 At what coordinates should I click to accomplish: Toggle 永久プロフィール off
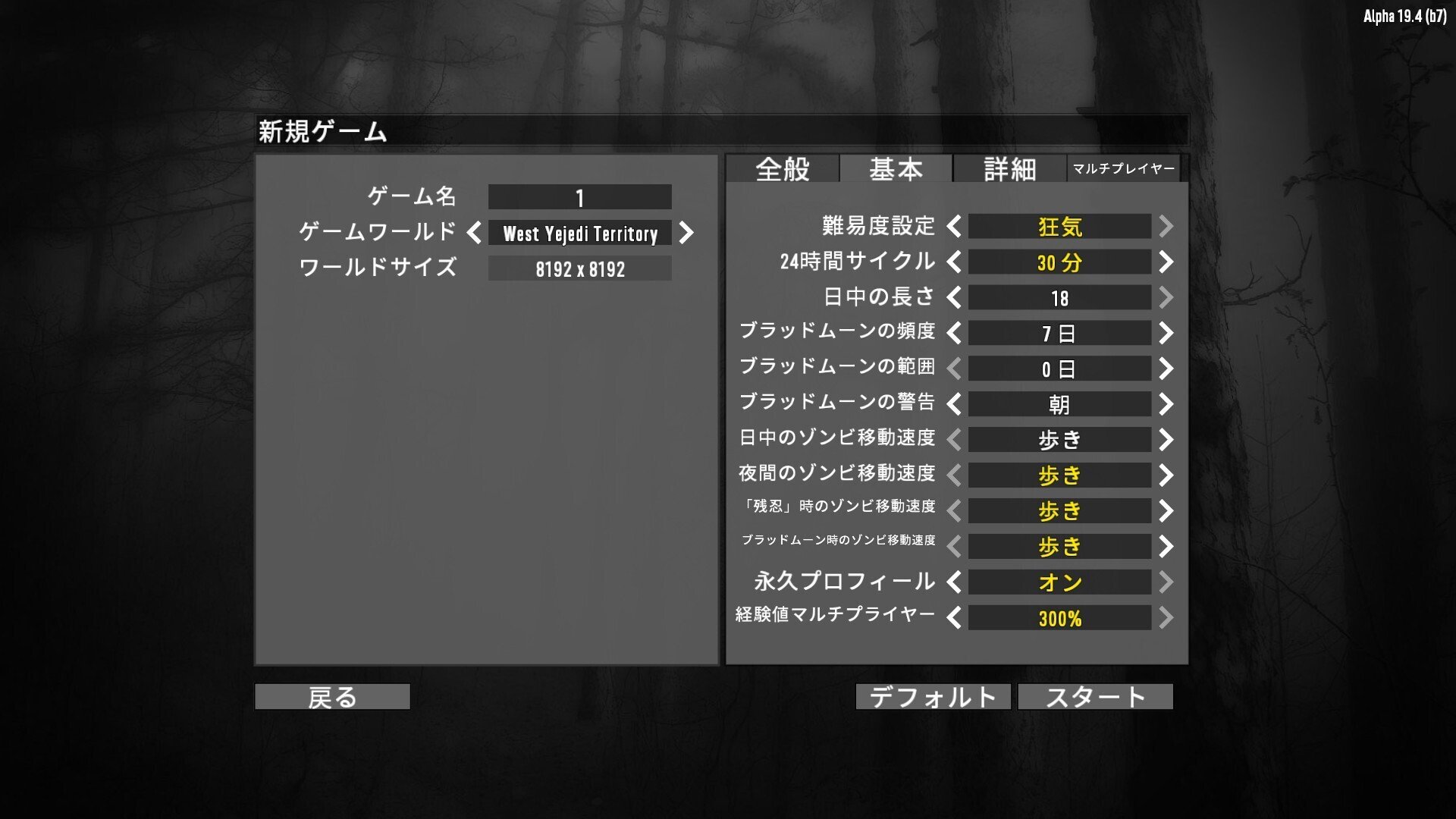pos(953,582)
